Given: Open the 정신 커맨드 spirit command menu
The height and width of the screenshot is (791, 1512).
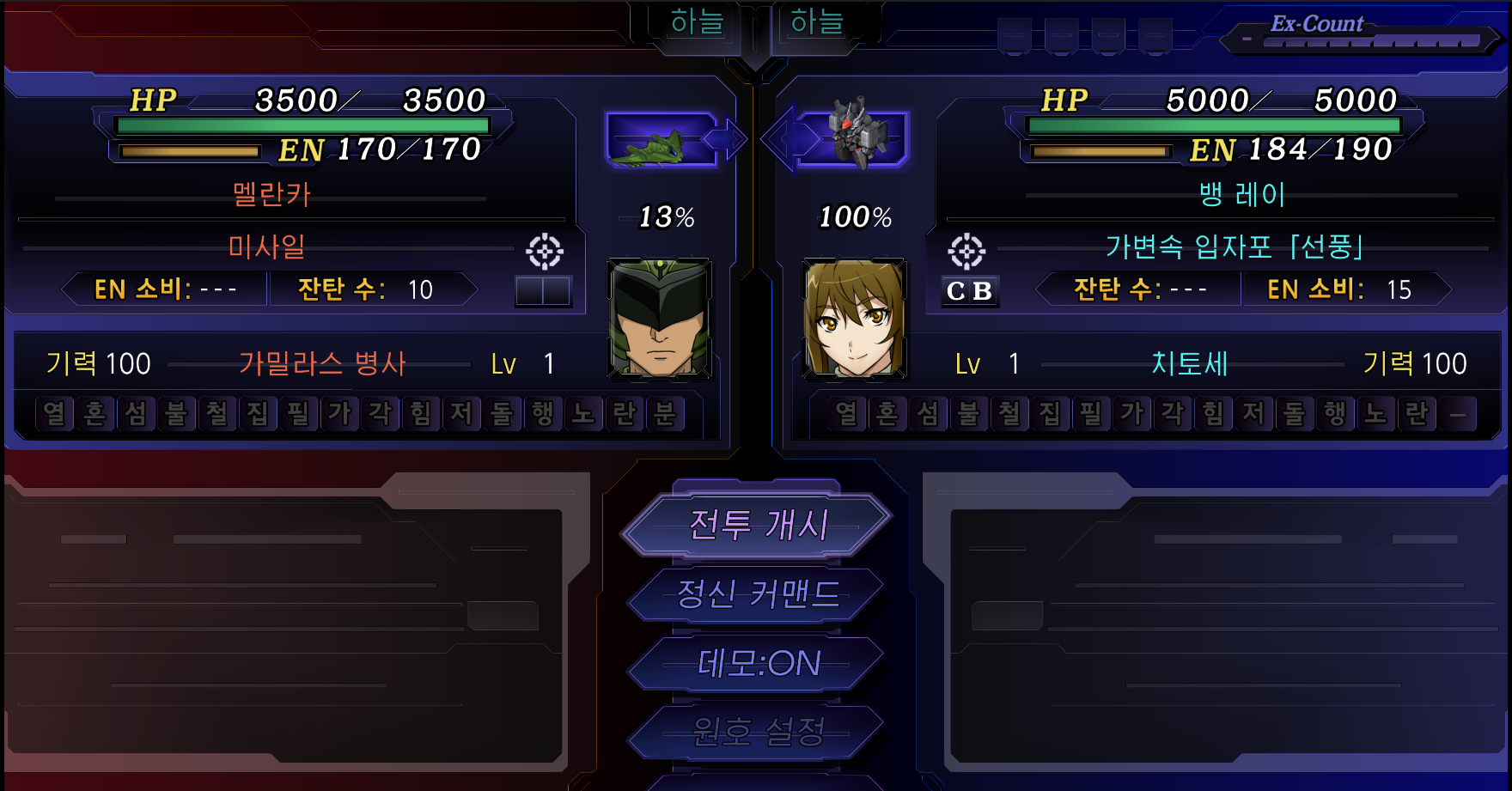Looking at the screenshot, I should [758, 593].
